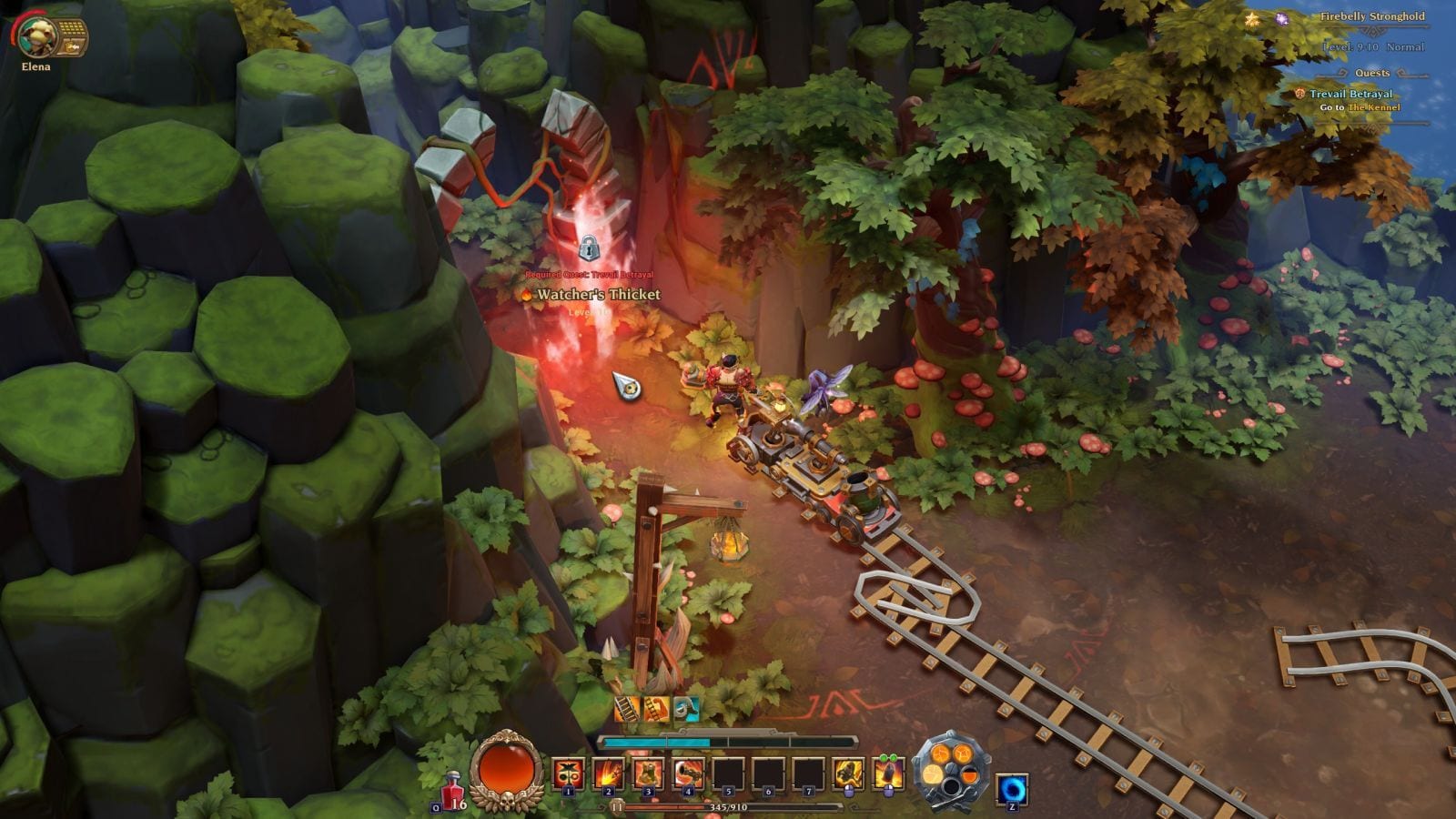Click the purple gem icon beside area name

1281,18
